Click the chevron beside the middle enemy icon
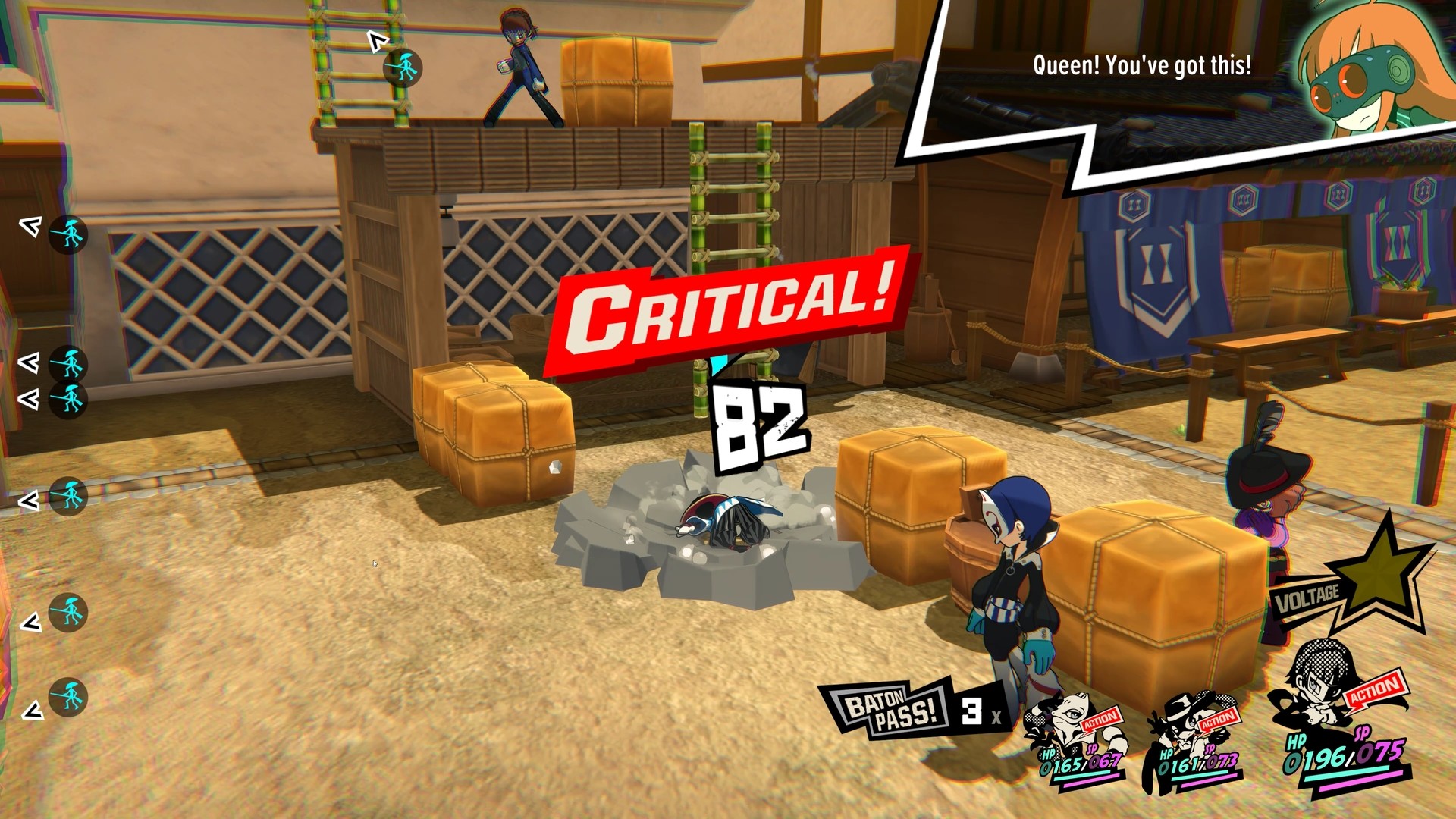 (x=29, y=500)
